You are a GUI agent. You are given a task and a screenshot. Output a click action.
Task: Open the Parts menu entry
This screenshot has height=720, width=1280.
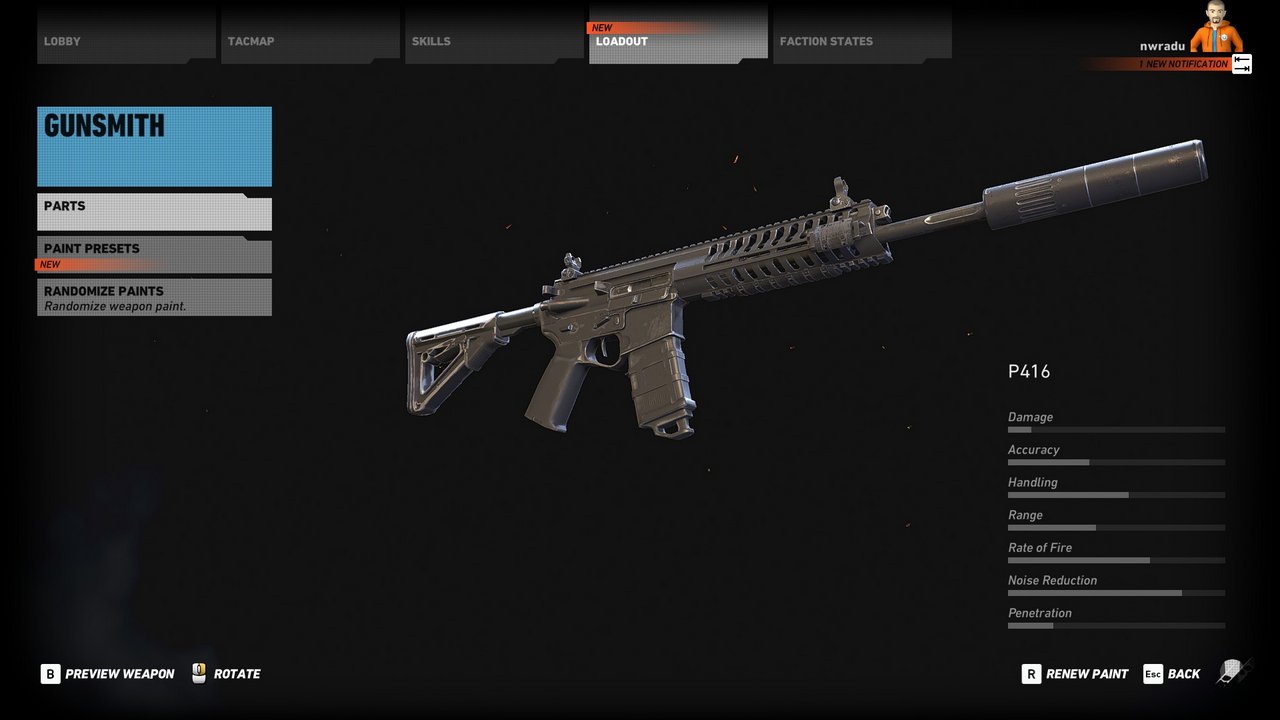point(154,212)
